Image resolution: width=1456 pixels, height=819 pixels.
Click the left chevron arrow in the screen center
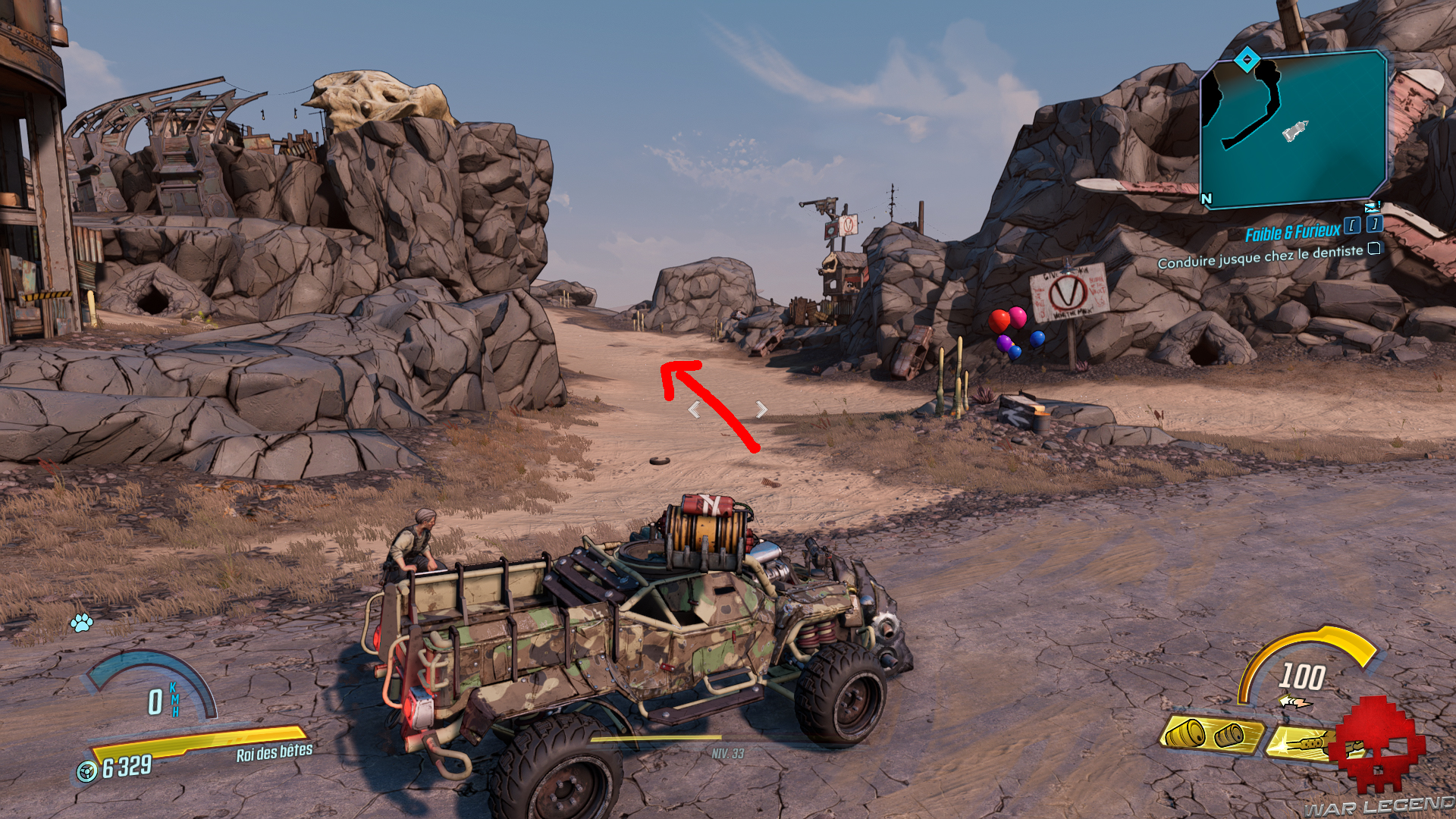point(696,410)
